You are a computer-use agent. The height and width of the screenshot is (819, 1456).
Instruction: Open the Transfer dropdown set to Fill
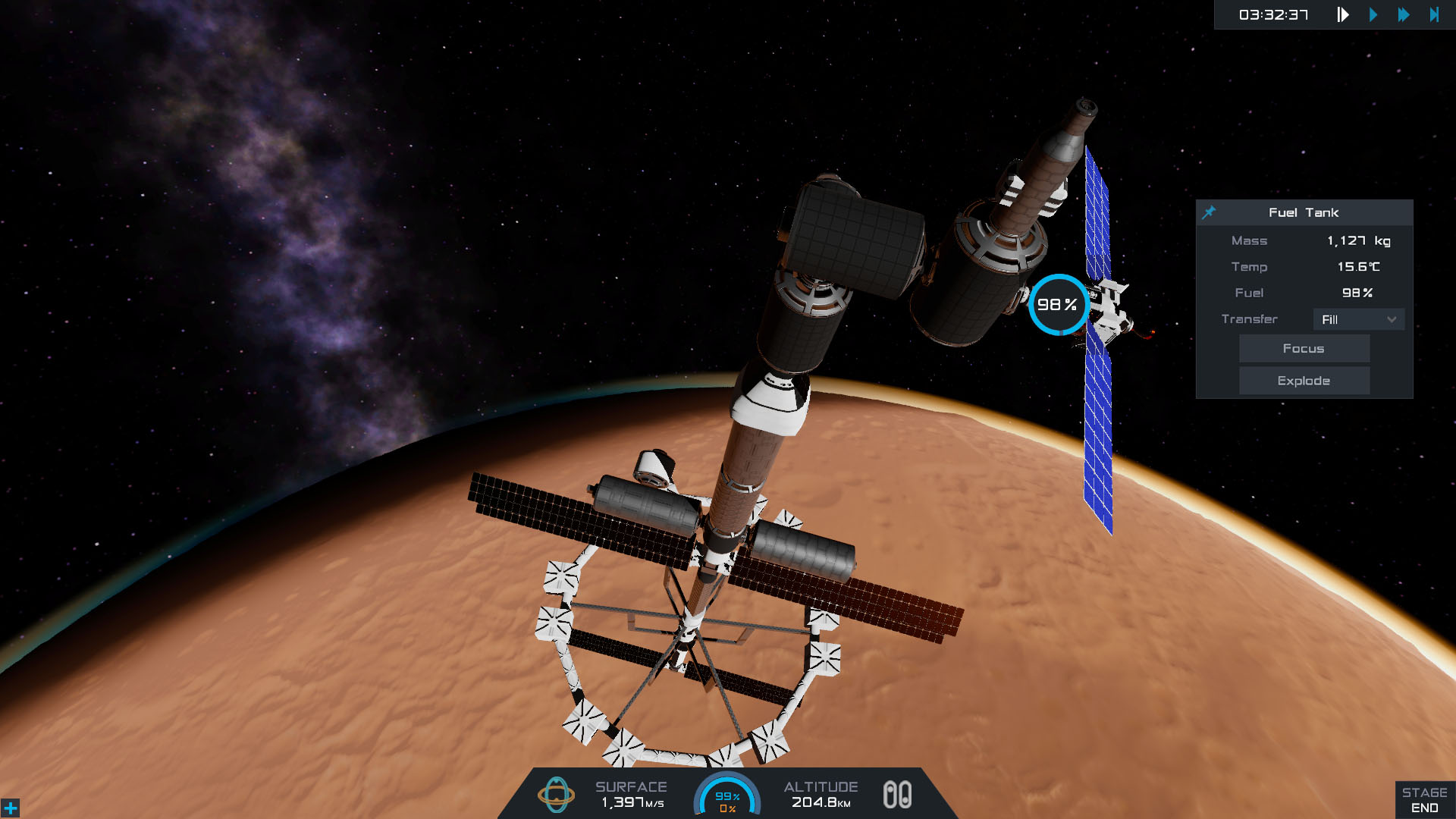click(x=1358, y=319)
